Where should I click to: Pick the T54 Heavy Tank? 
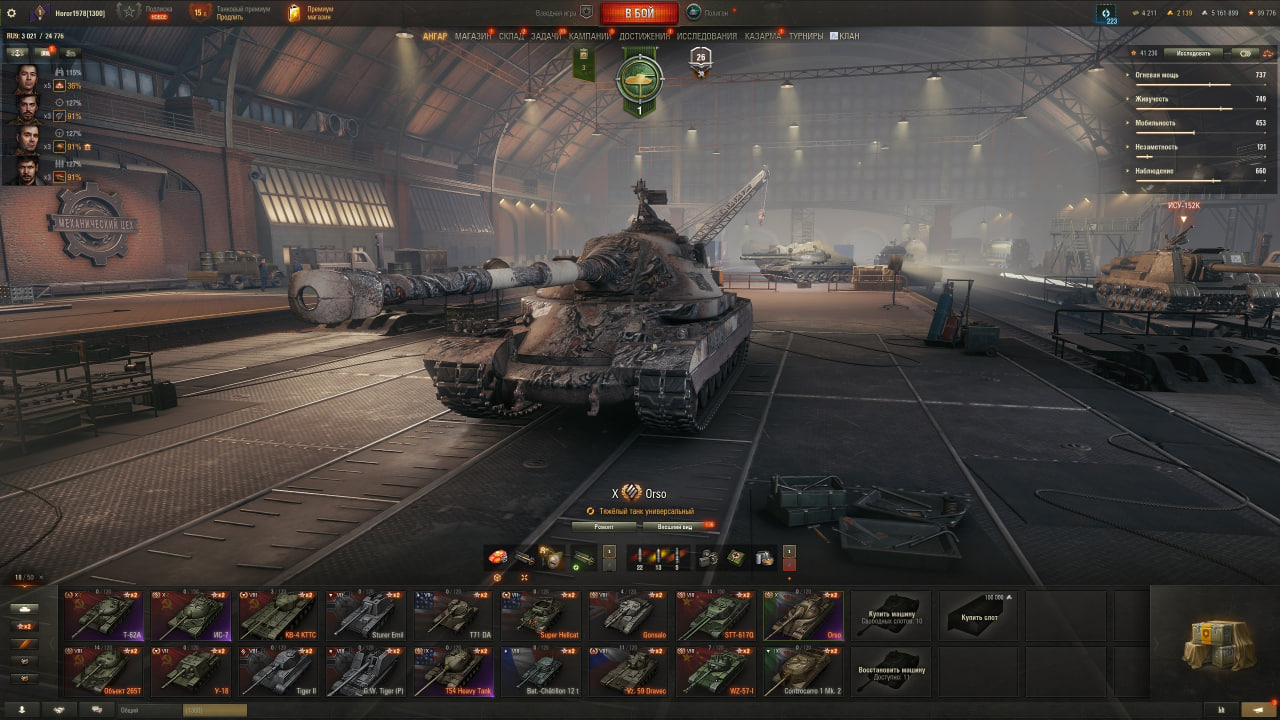[453, 670]
